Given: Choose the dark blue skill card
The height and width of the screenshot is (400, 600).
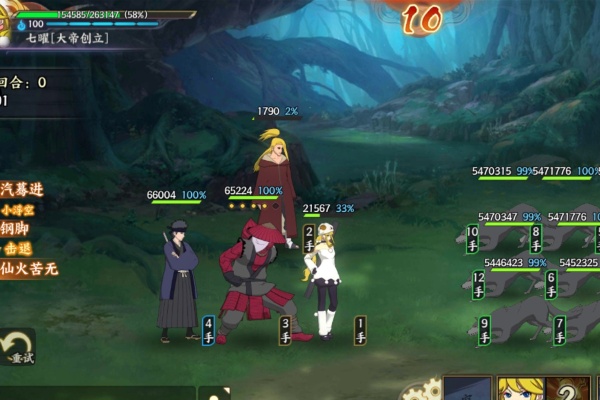Looking at the screenshot, I should point(468,390).
